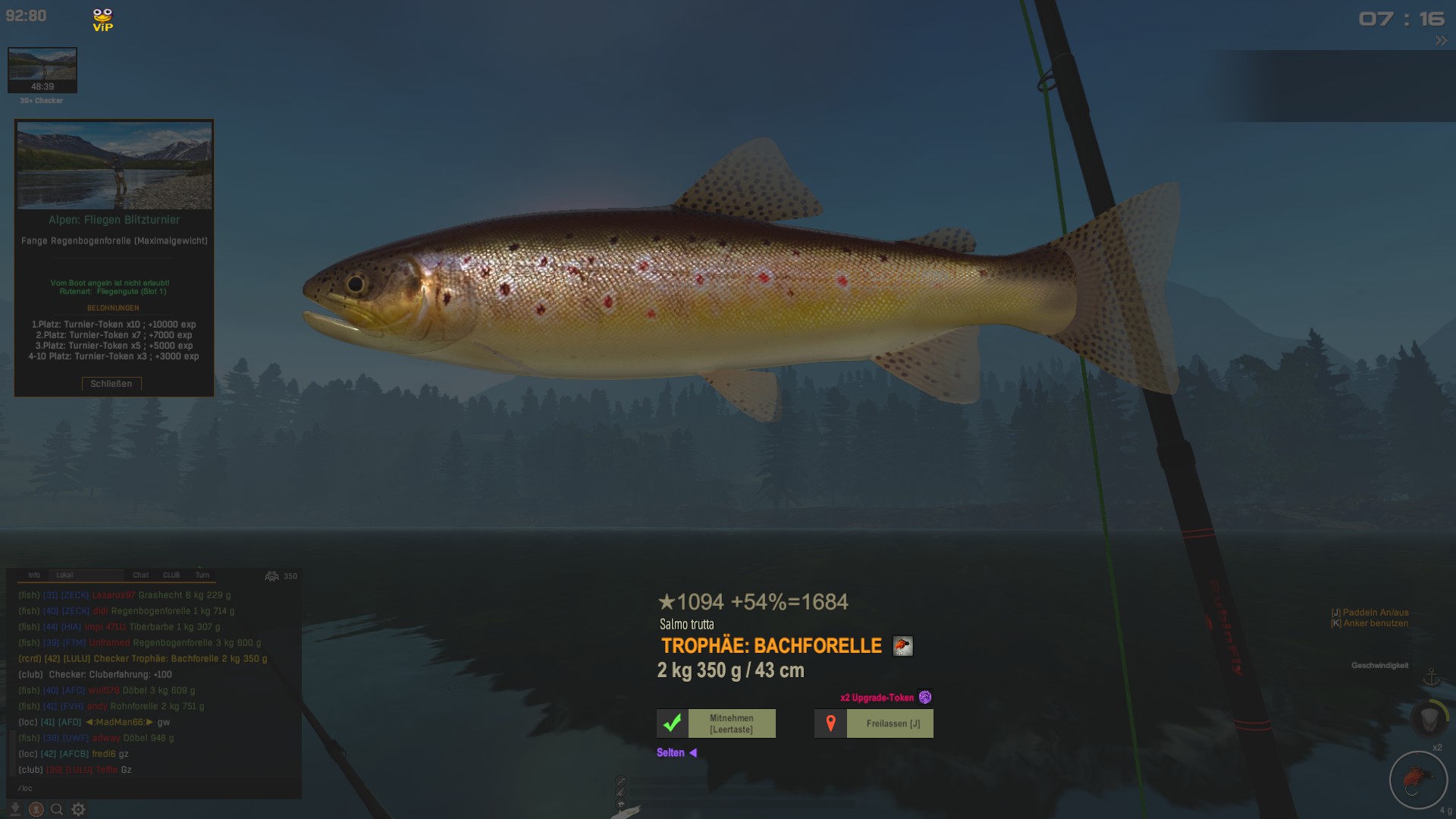
Task: Open the Chat tab
Action: pos(141,576)
